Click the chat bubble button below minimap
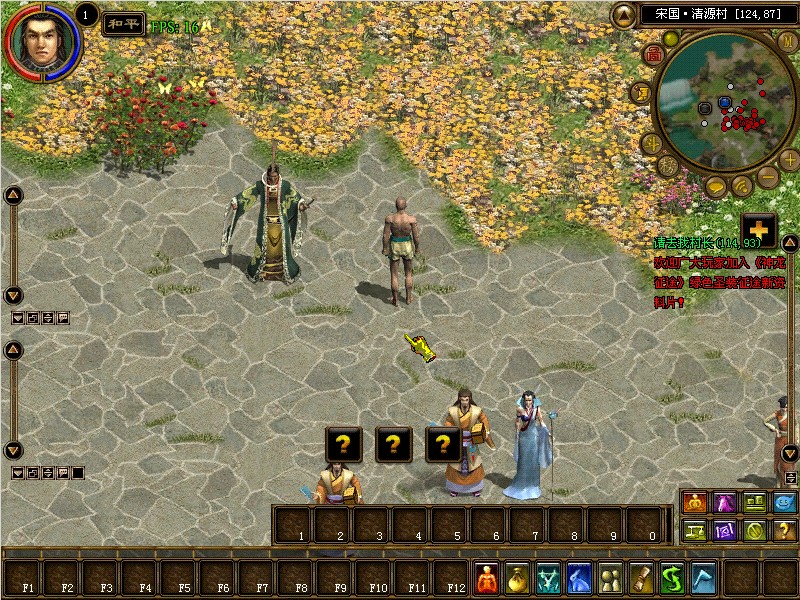800x600 pixels. click(x=716, y=187)
